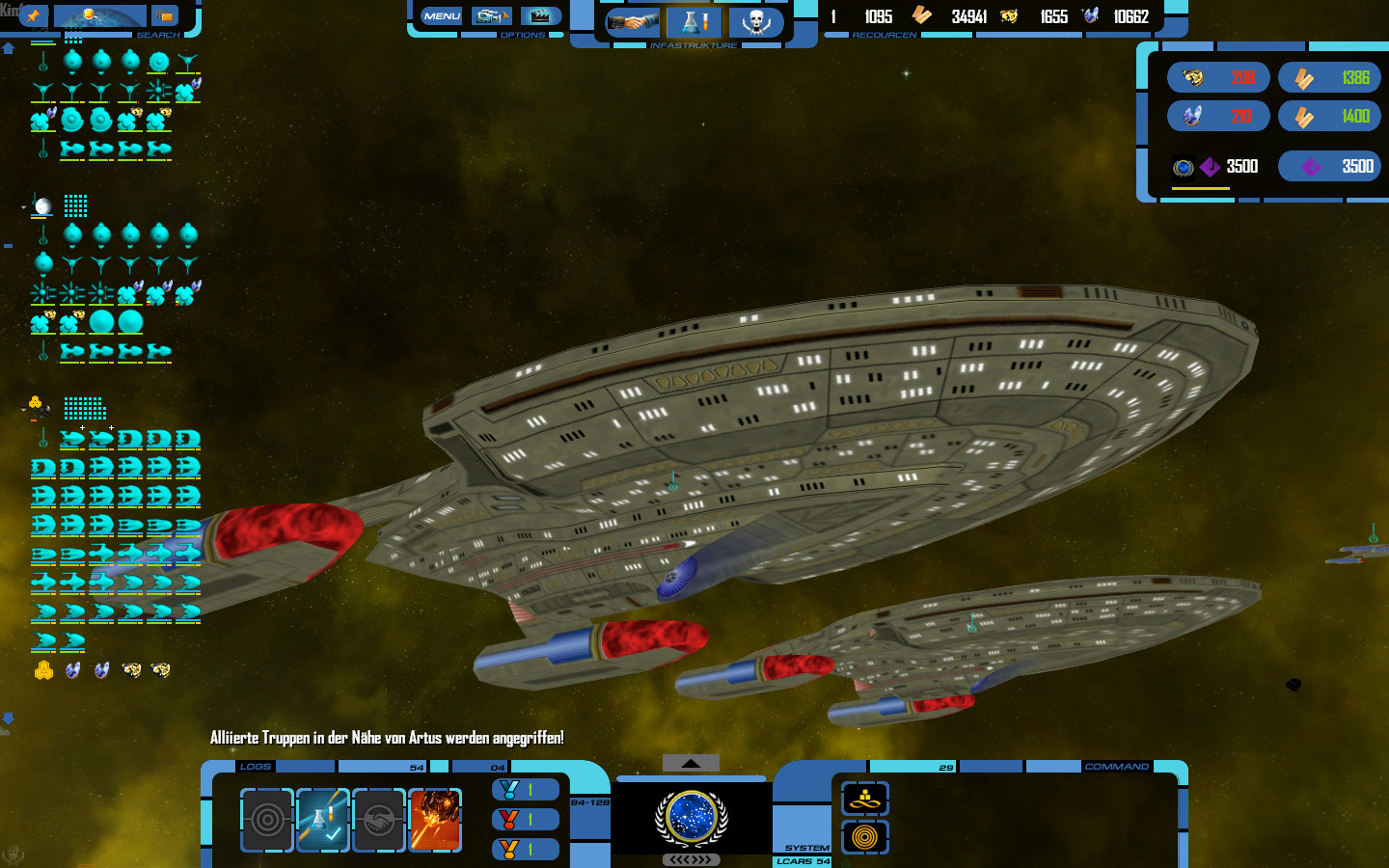This screenshot has height=868, width=1389.
Task: Open the handshake diplomacy panel
Action: [x=633, y=22]
